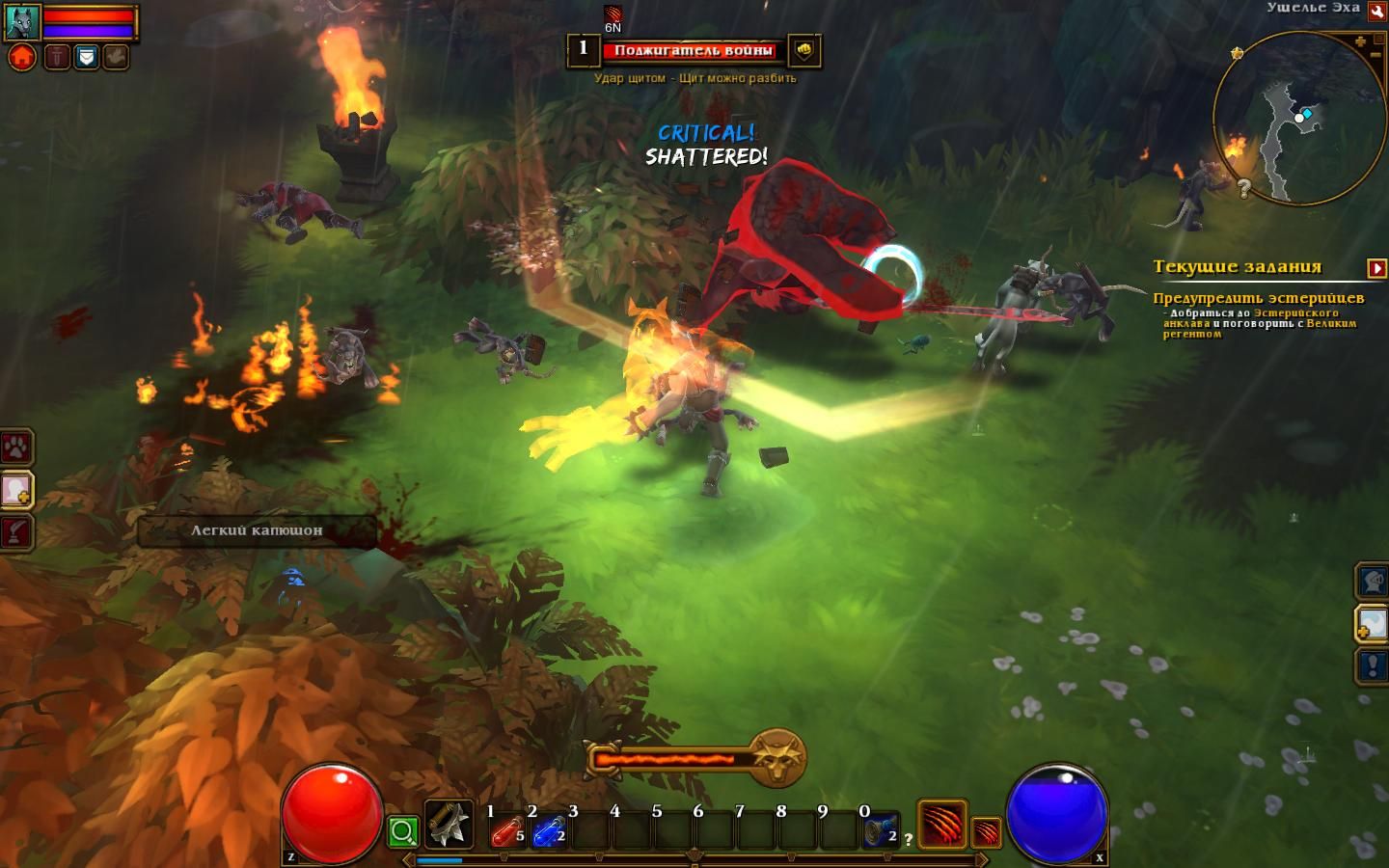This screenshot has height=868, width=1389.
Task: Zoom in the minimap with plus button
Action: [x=1360, y=41]
